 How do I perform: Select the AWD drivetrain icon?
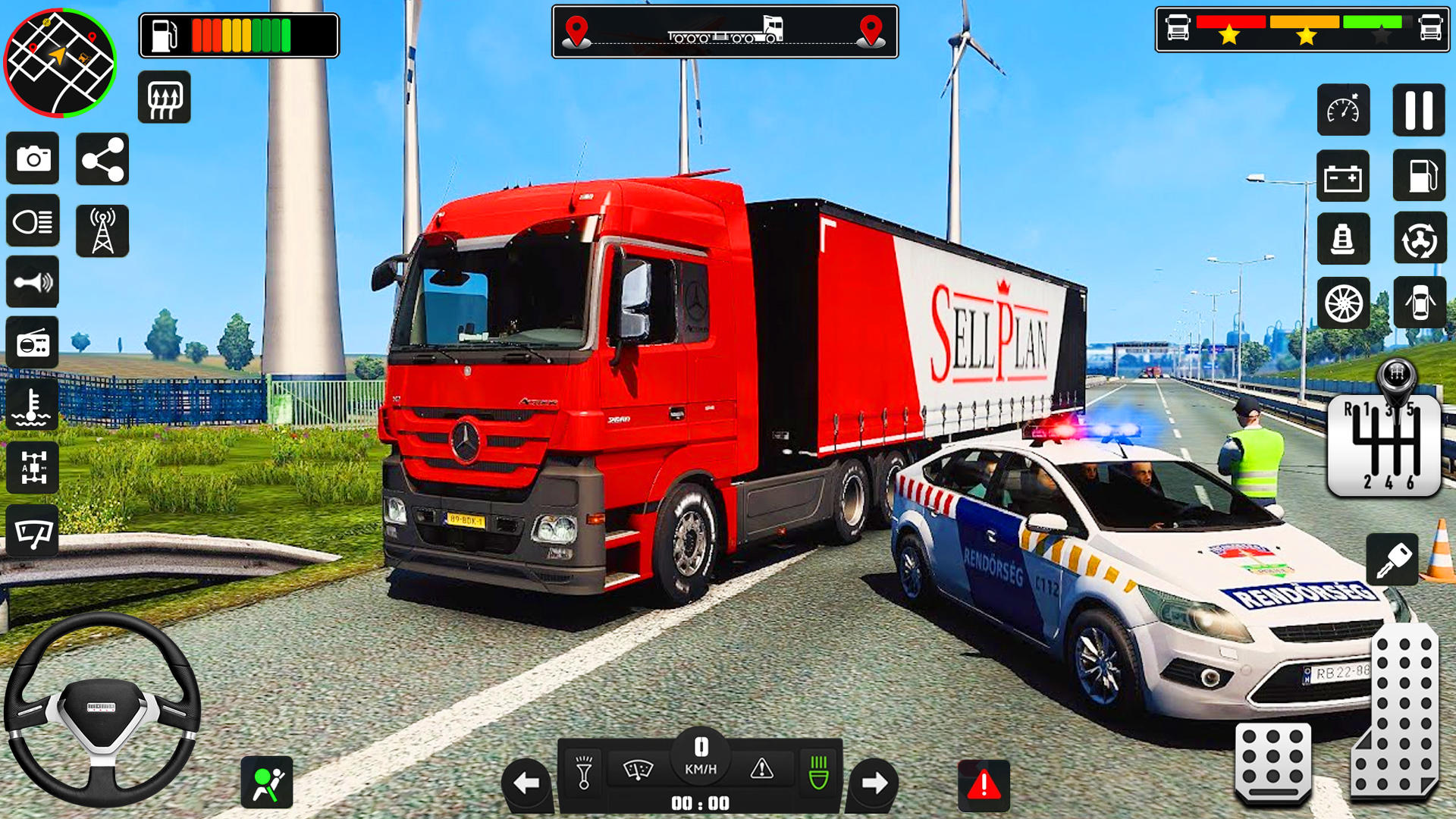coord(33,467)
